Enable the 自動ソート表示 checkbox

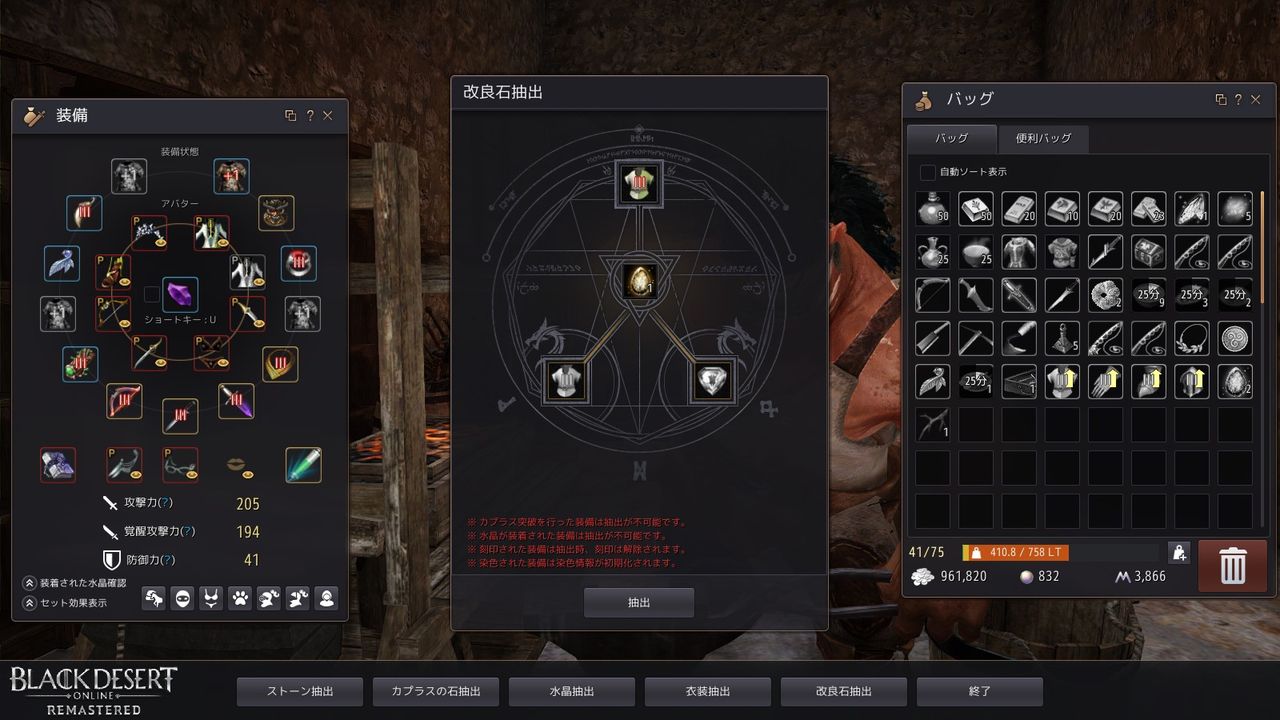[927, 172]
